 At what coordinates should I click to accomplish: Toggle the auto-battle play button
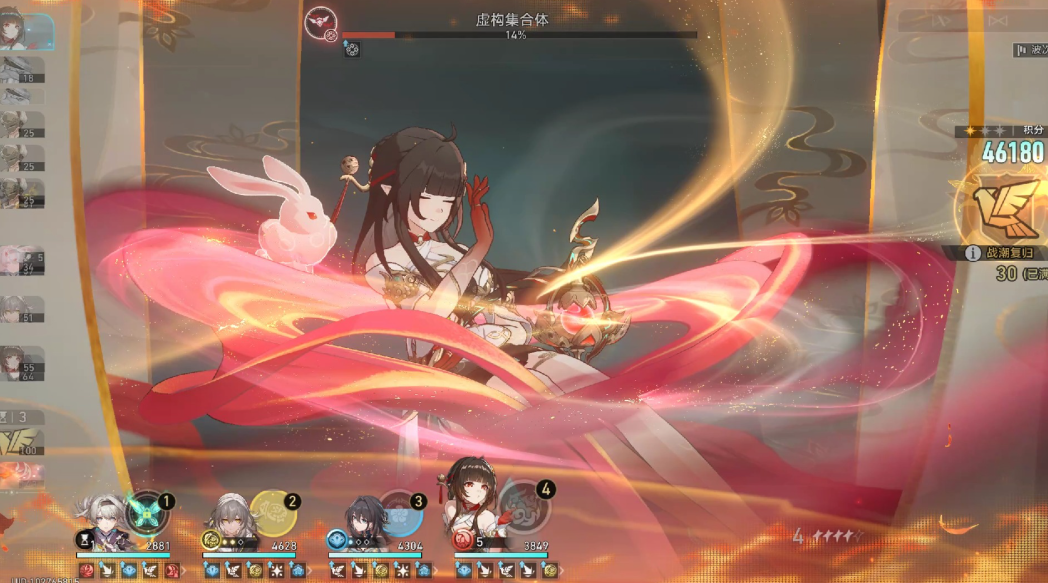(935, 20)
